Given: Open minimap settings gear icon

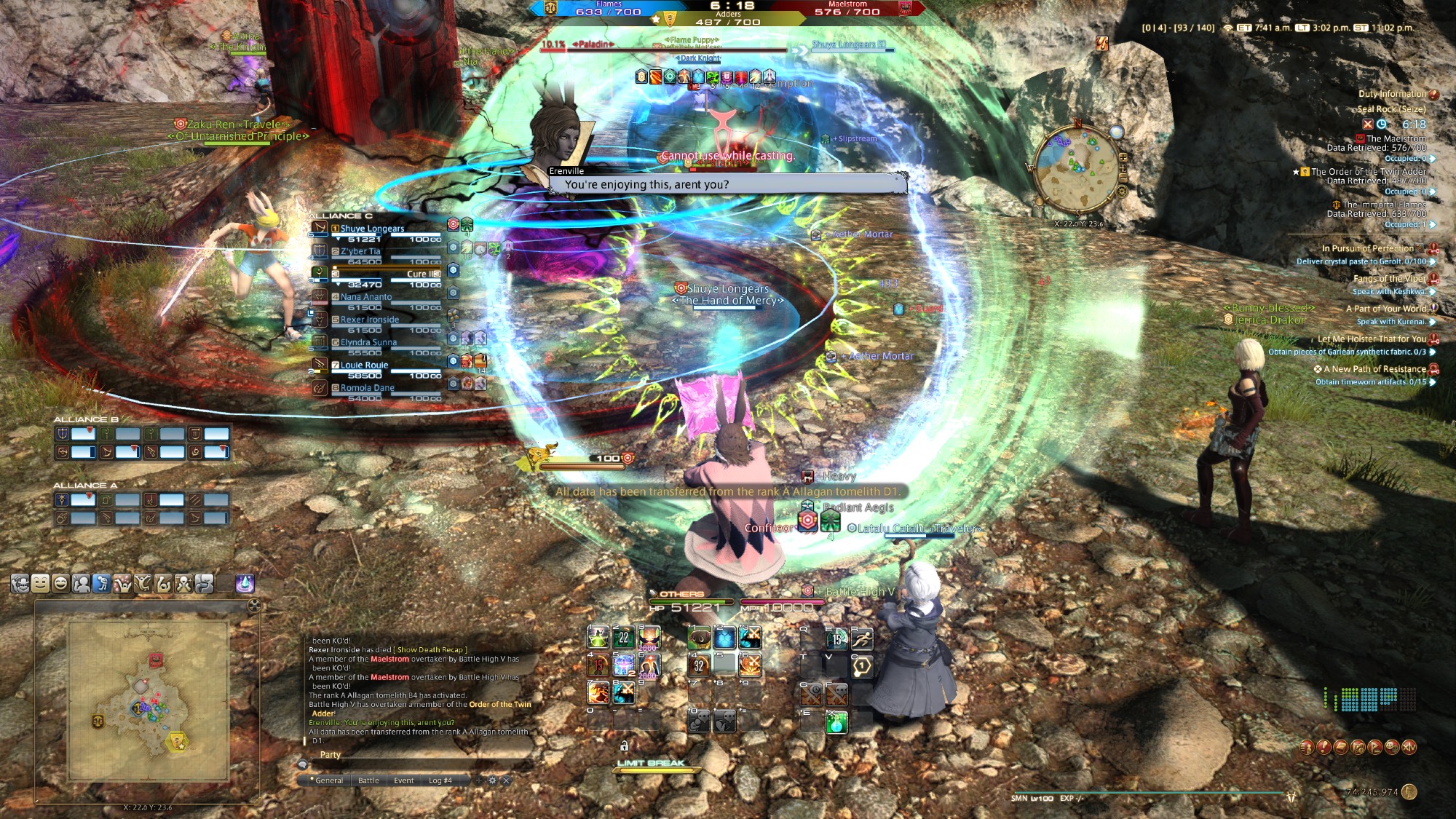Looking at the screenshot, I should pyautogui.click(x=1122, y=191).
